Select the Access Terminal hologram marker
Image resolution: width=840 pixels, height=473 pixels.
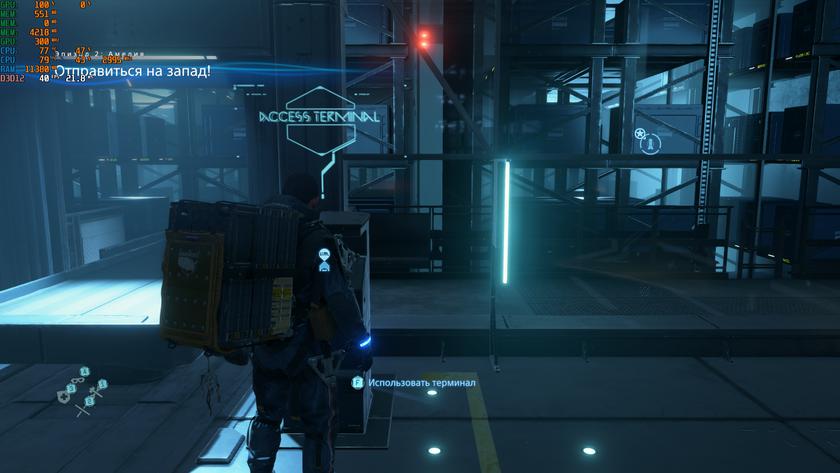point(320,117)
